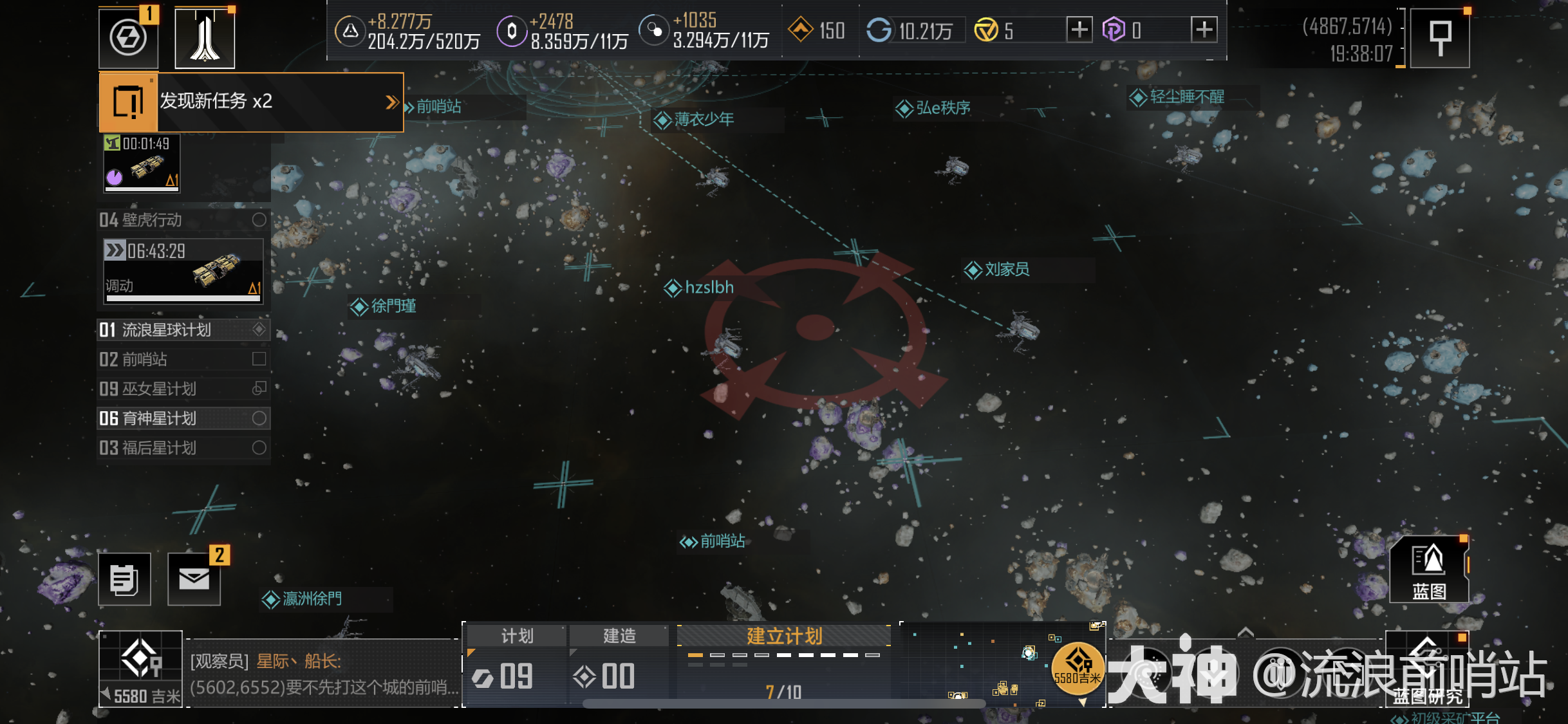The width and height of the screenshot is (1568, 724).
Task: Click the 建立计划 create plan button
Action: pyautogui.click(x=783, y=636)
